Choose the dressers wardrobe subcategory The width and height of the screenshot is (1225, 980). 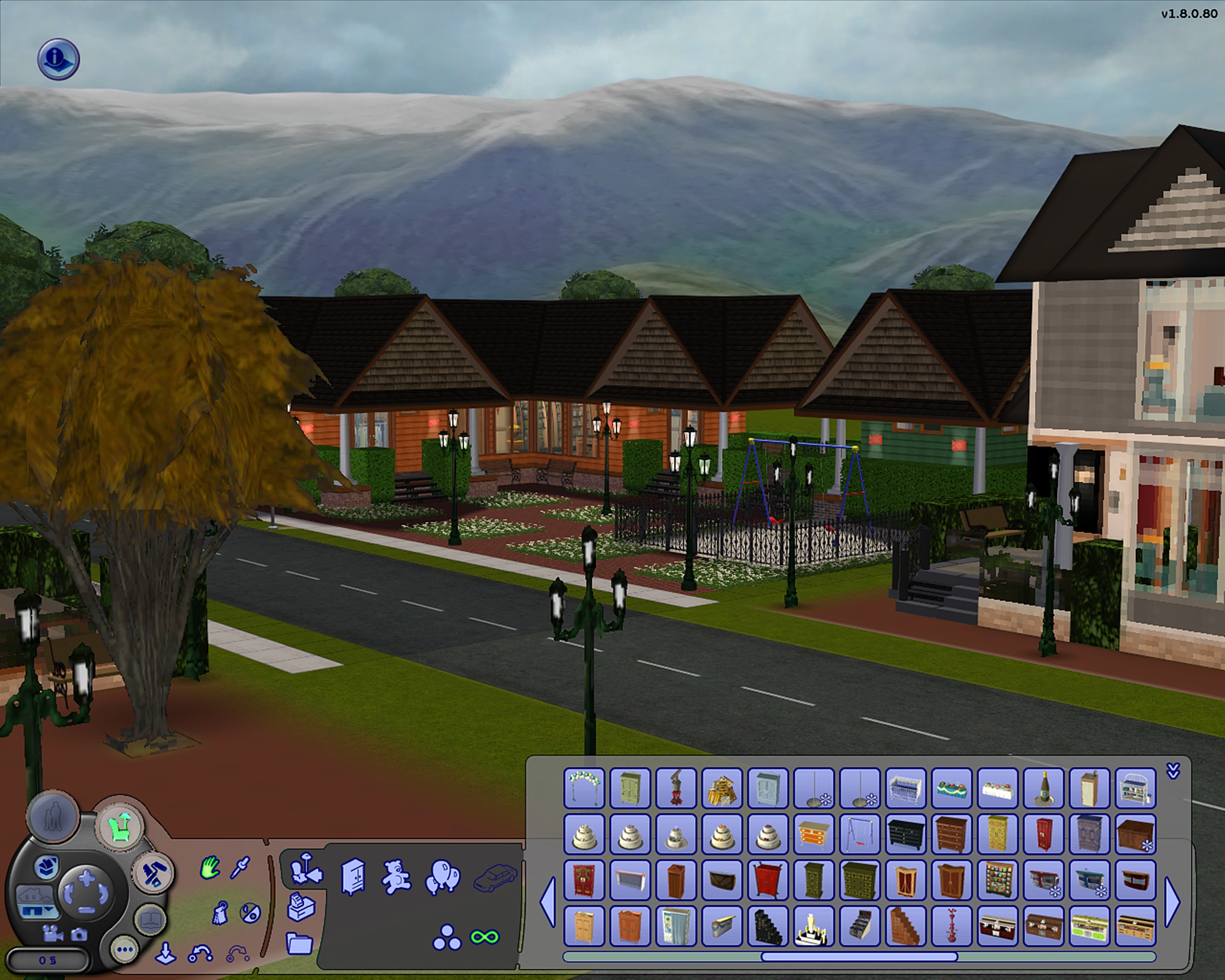pyautogui.click(x=353, y=877)
